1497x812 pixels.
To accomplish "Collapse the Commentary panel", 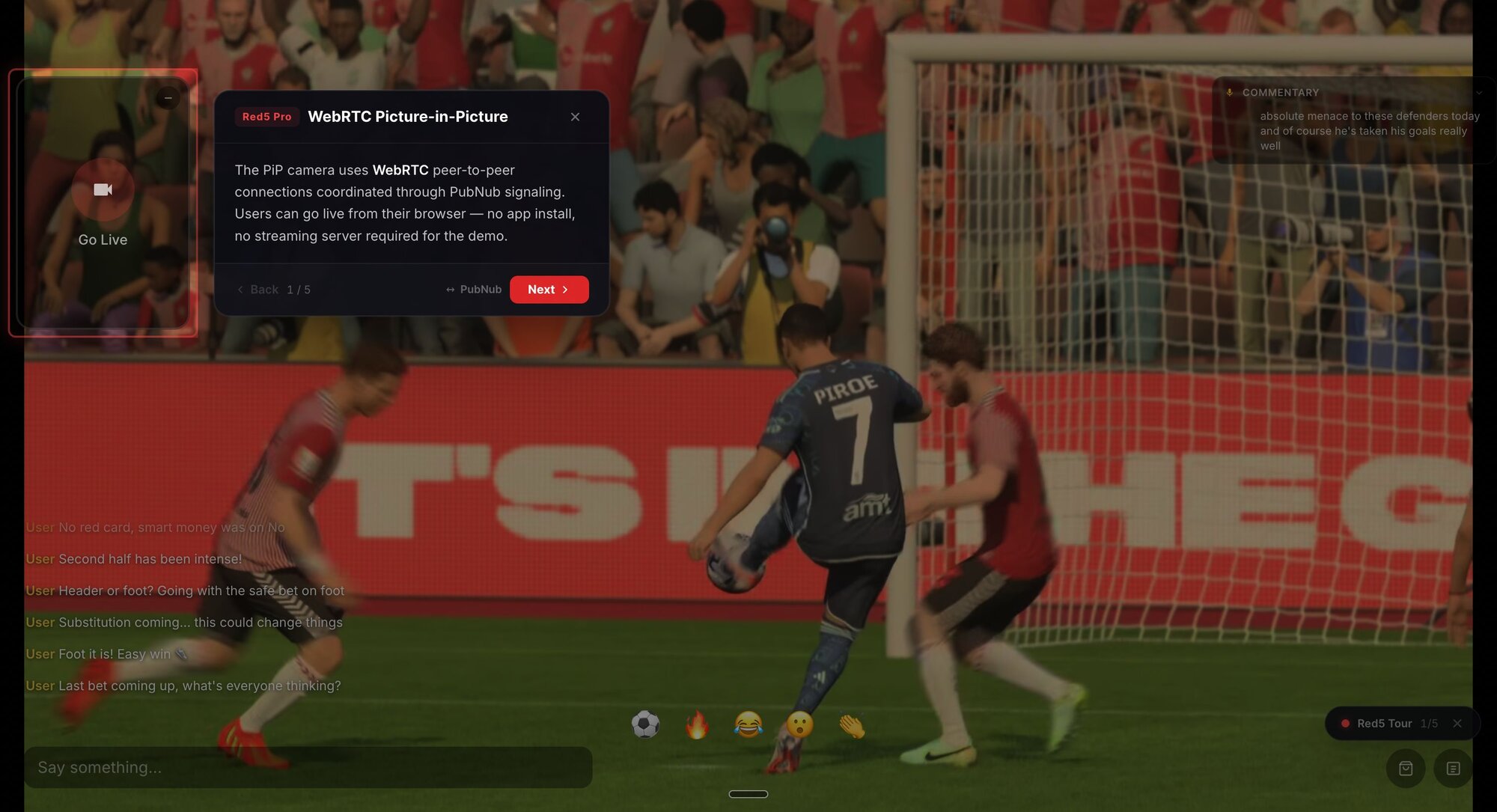I will (1478, 93).
